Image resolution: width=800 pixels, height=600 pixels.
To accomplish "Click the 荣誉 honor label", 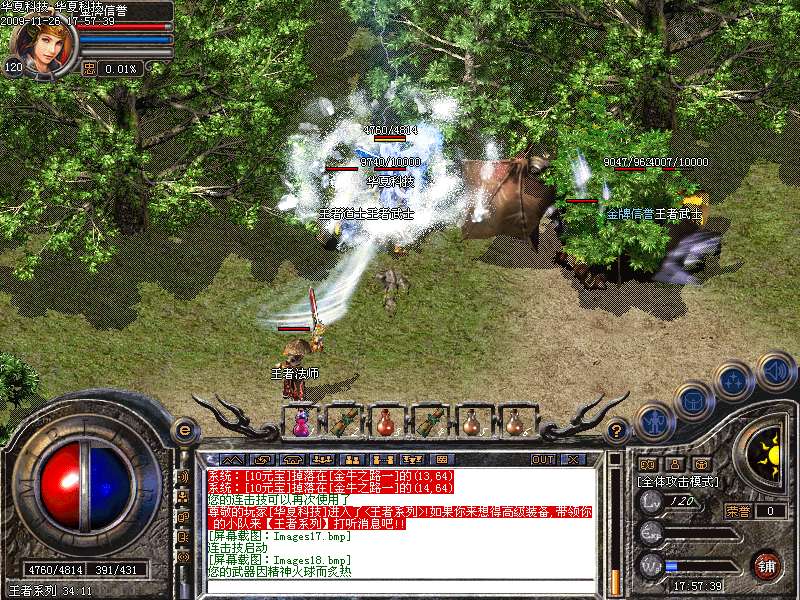I will pos(738,511).
